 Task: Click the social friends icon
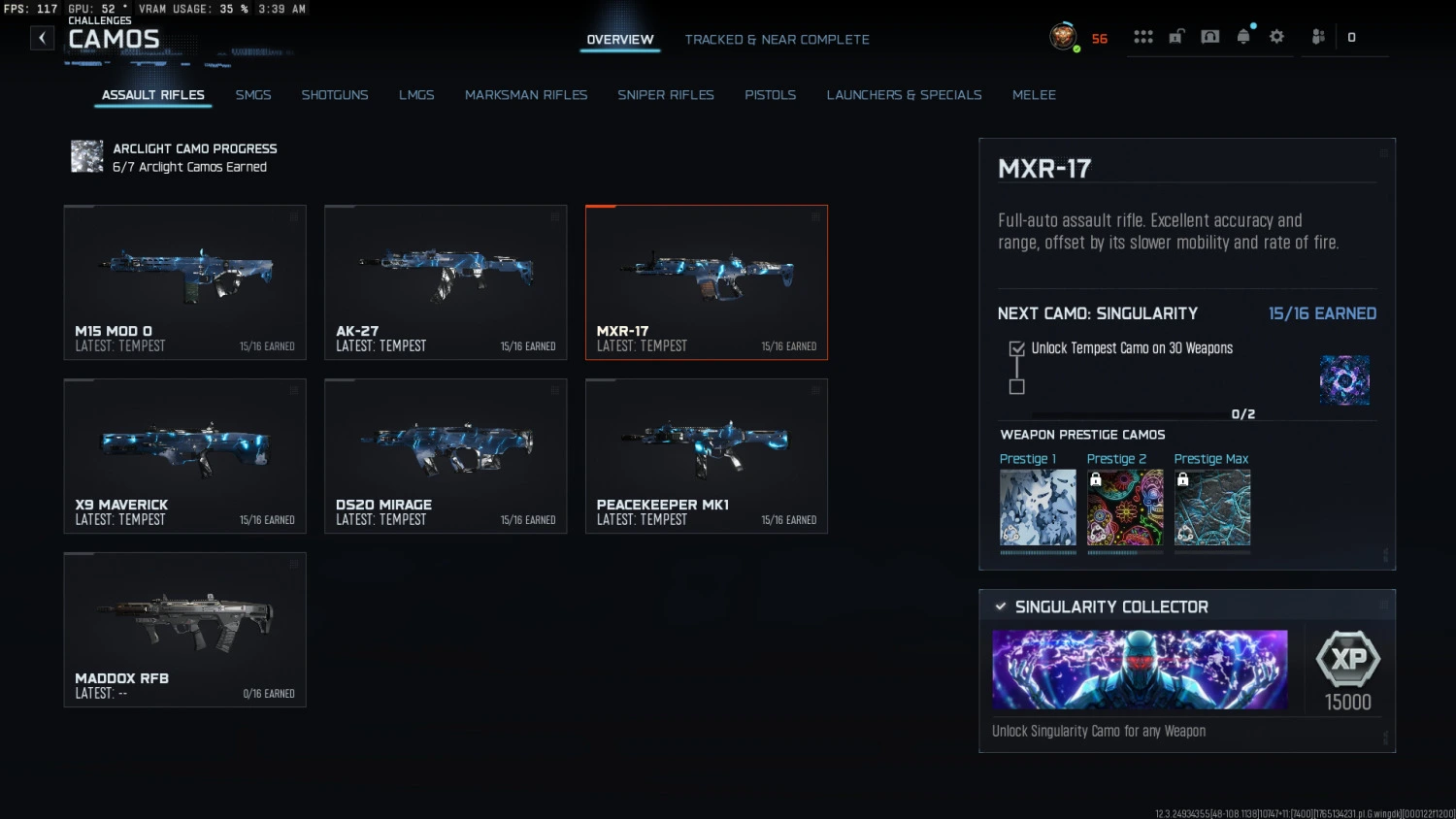click(x=1318, y=36)
